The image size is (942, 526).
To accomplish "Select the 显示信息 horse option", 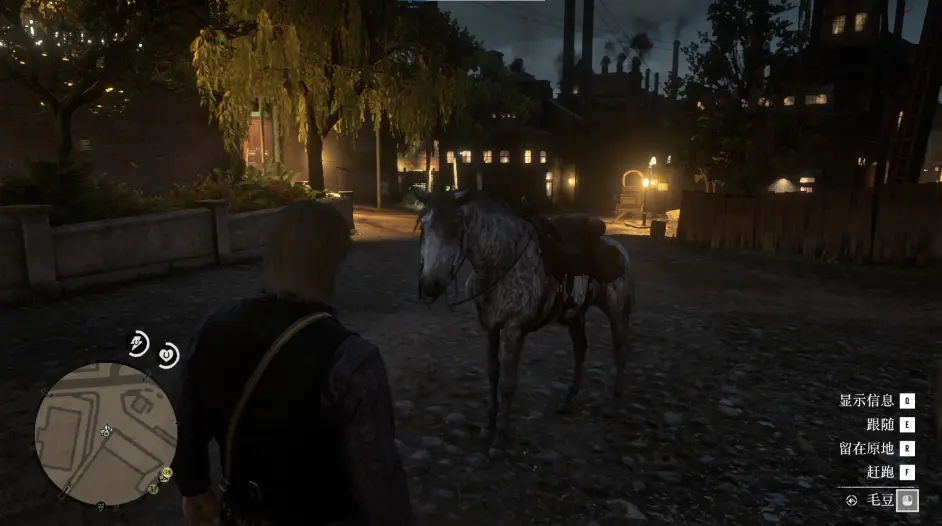I will coord(867,401).
